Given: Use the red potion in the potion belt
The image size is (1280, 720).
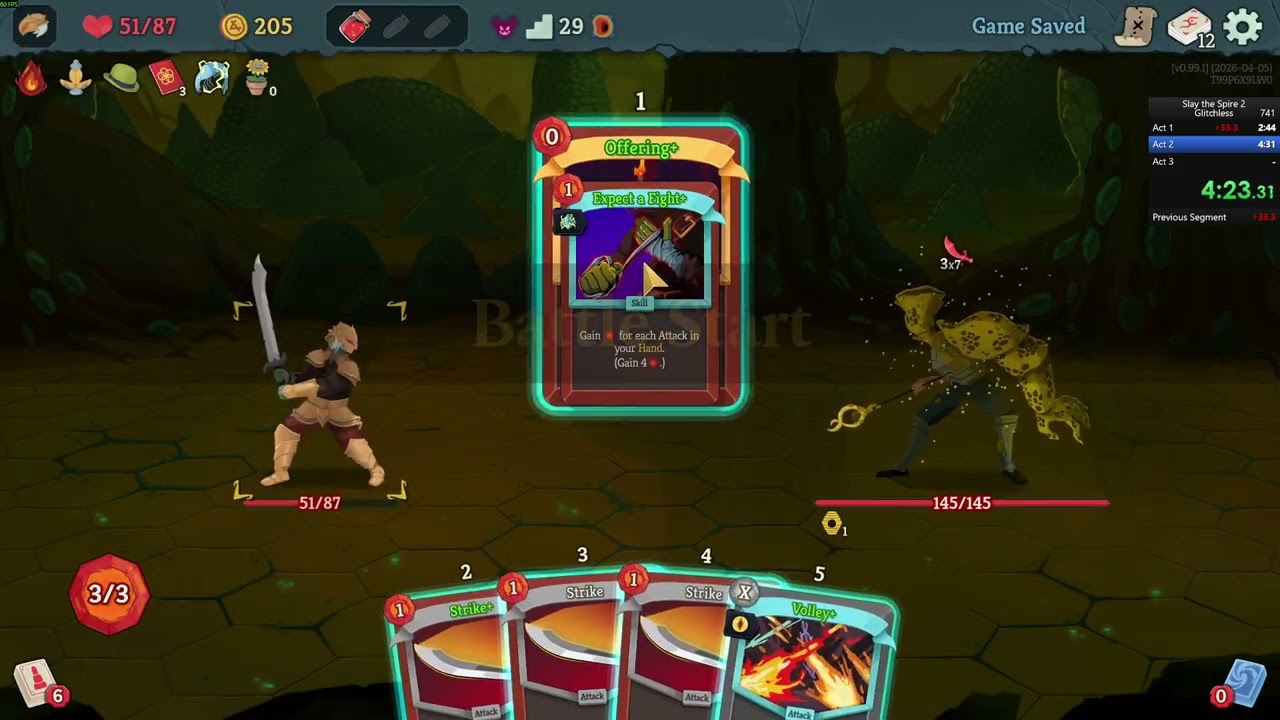Looking at the screenshot, I should 355,27.
